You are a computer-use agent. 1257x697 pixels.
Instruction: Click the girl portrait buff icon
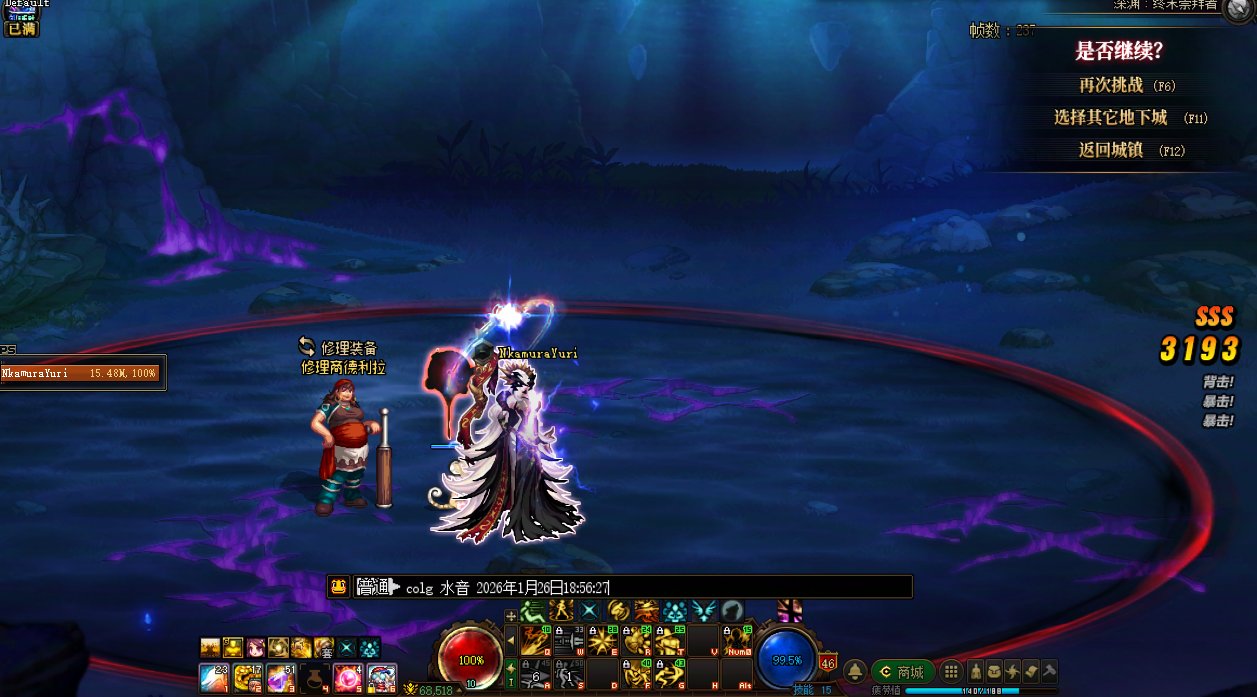[x=255, y=647]
